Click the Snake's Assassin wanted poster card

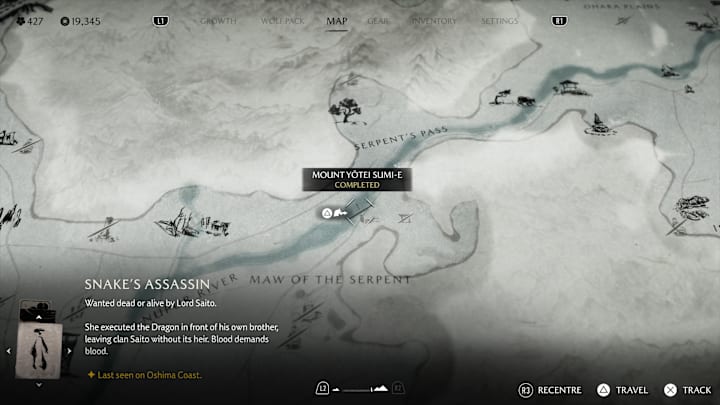click(41, 349)
